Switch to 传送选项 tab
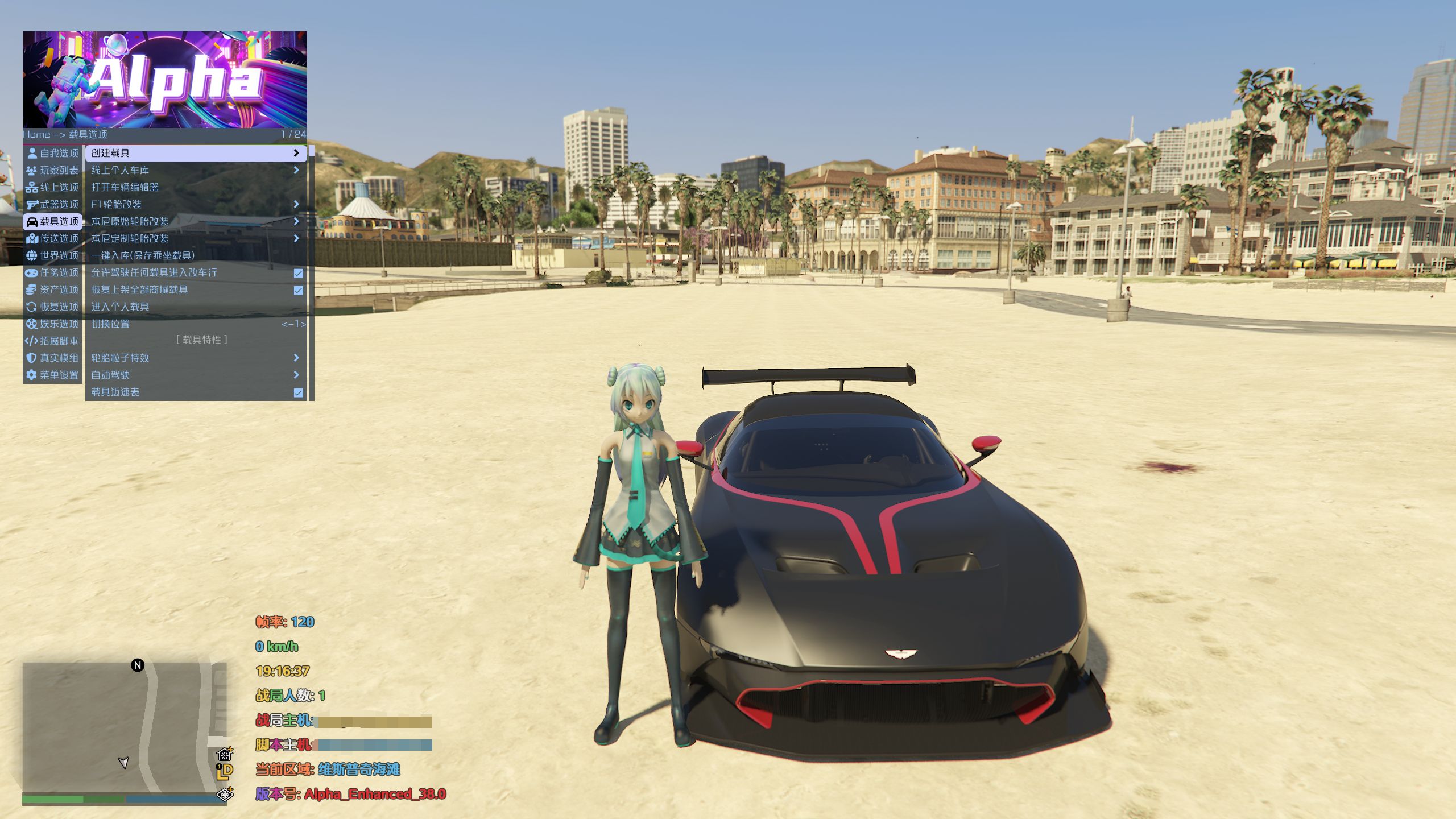This screenshot has width=1456, height=819. coord(53,238)
